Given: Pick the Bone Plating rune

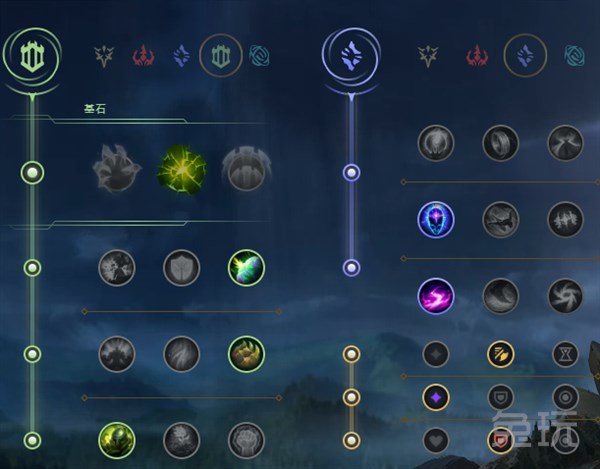Looking at the screenshot, I should [245, 353].
